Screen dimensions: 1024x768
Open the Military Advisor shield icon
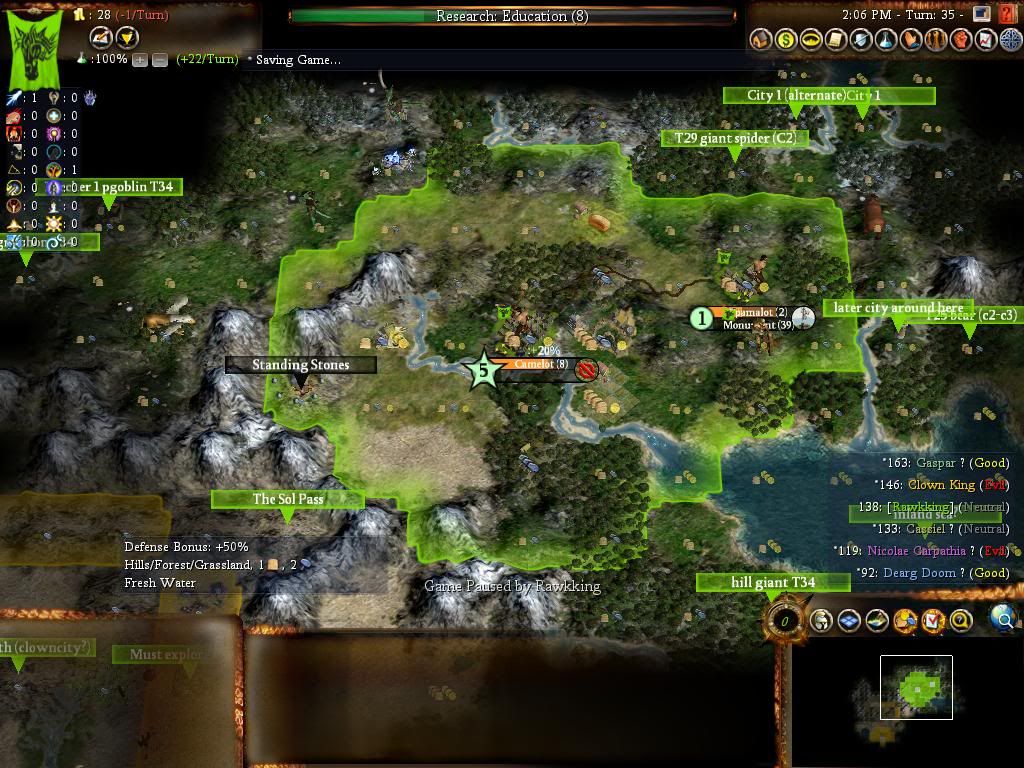click(861, 40)
